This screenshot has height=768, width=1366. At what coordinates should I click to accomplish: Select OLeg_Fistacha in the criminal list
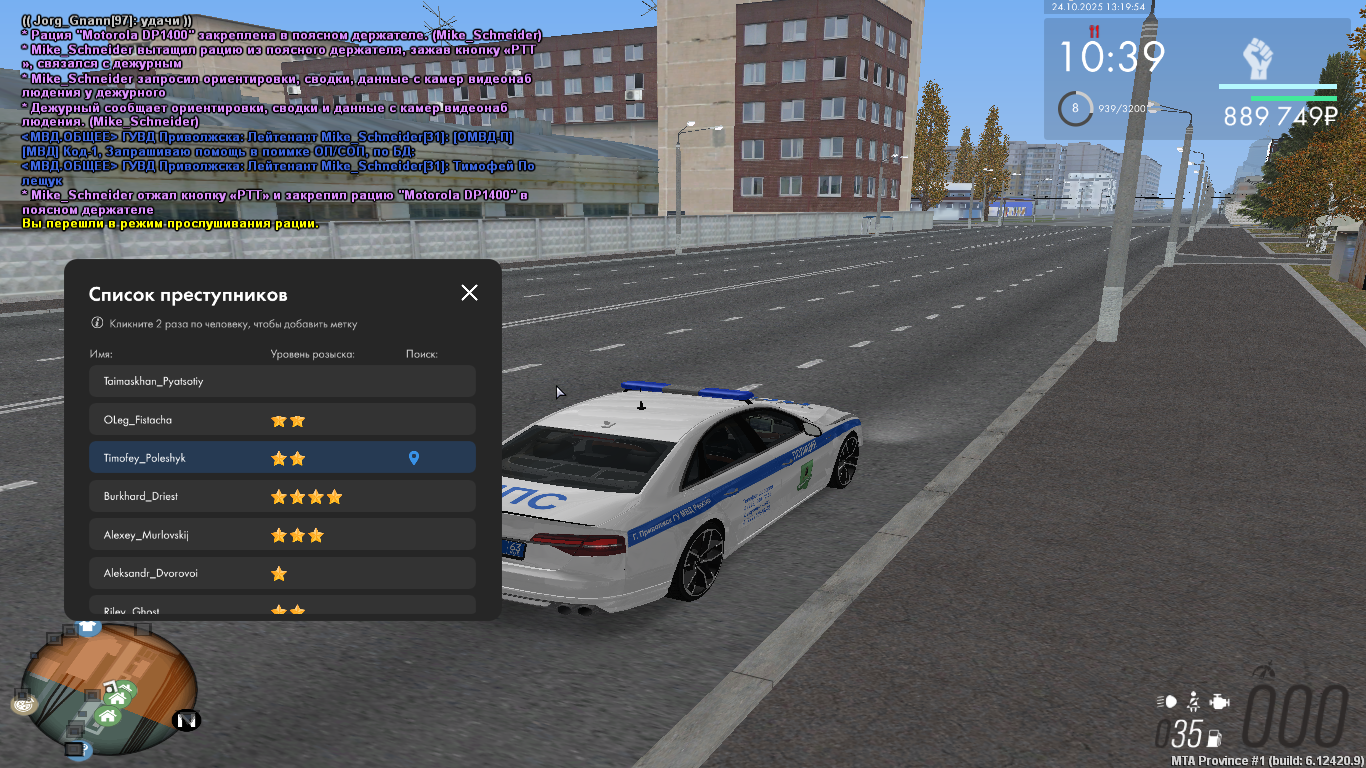click(x=282, y=420)
